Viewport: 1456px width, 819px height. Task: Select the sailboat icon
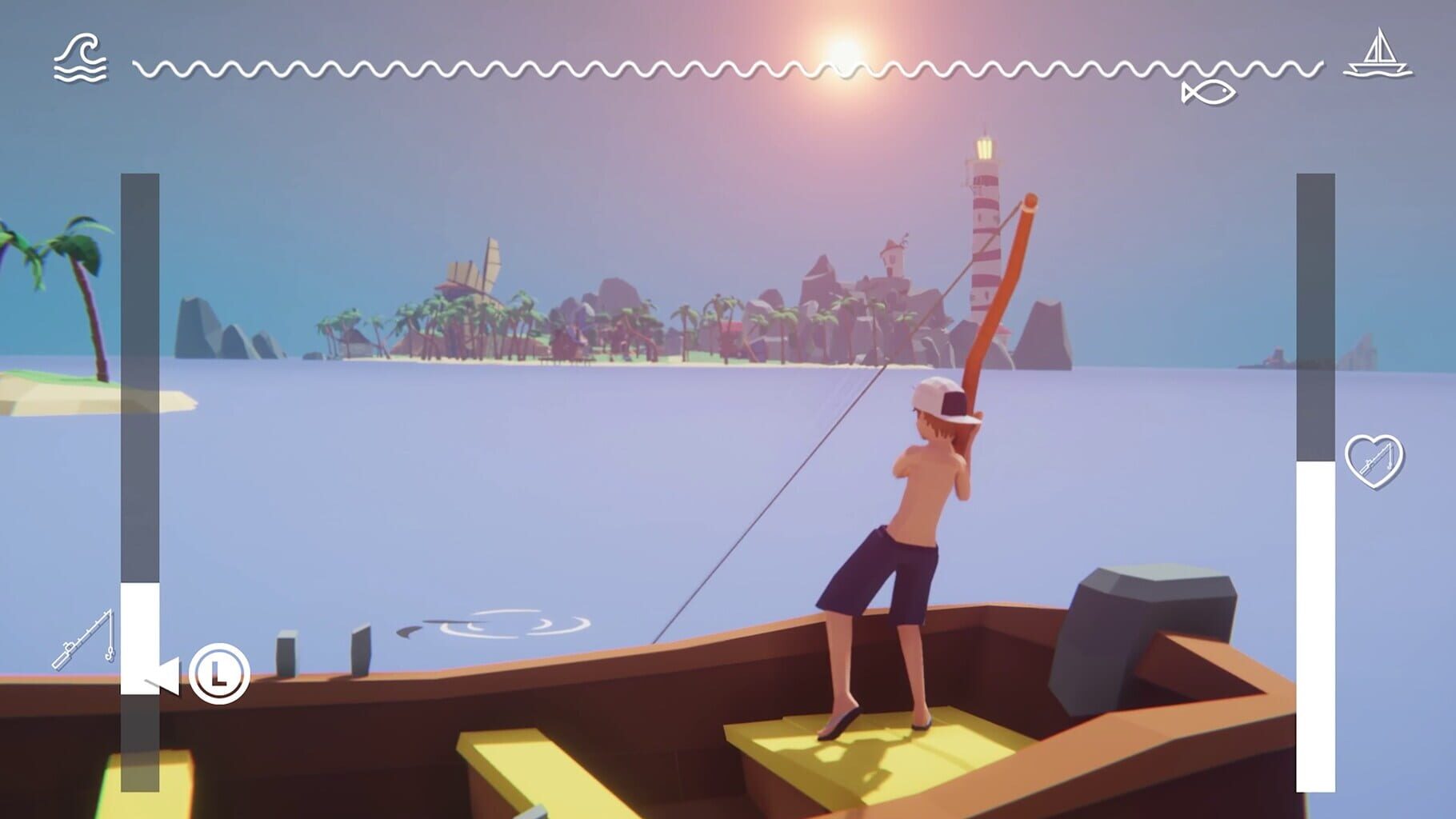[1377, 54]
